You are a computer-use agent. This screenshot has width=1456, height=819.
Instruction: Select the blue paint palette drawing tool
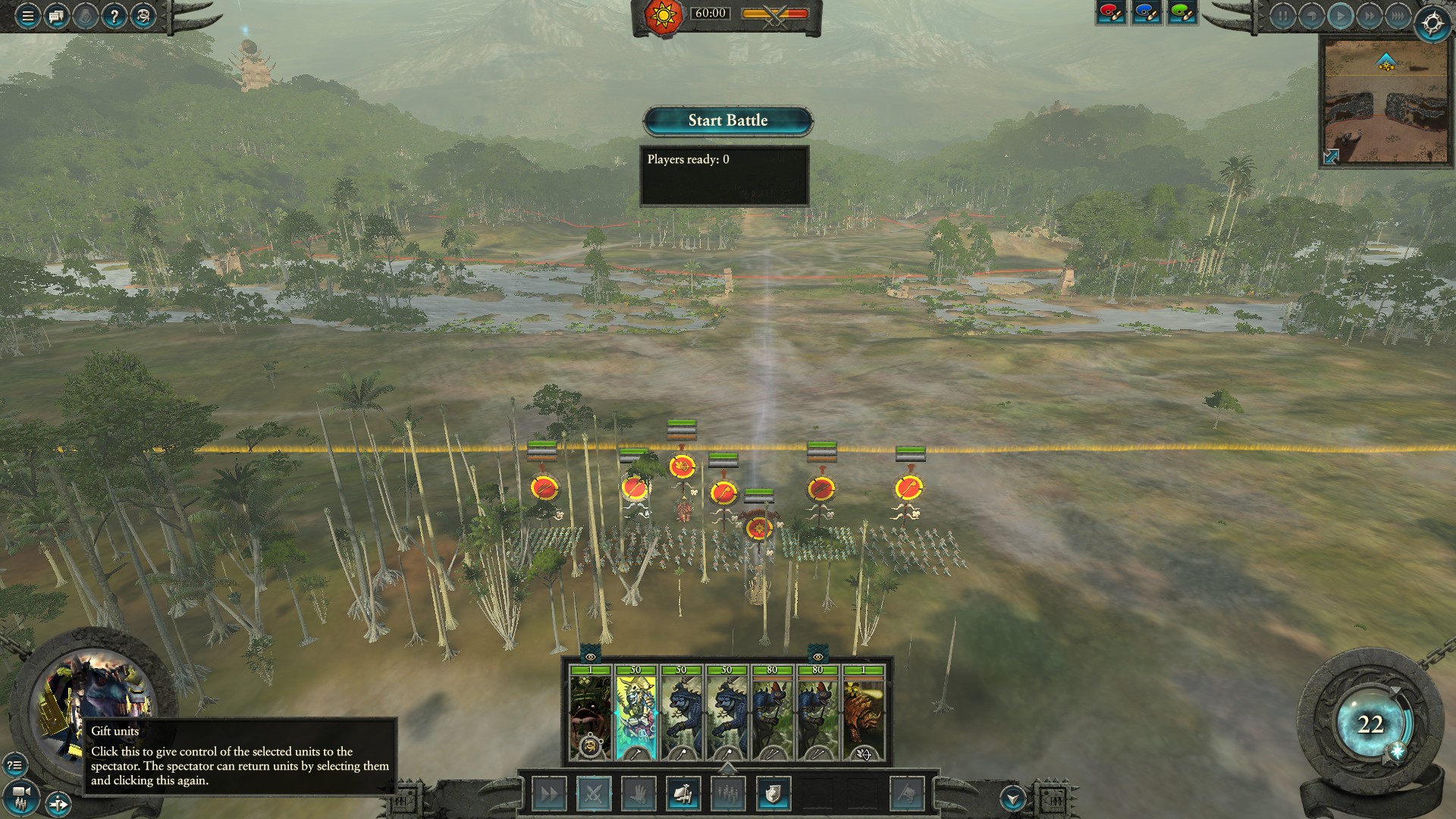pos(1147,13)
